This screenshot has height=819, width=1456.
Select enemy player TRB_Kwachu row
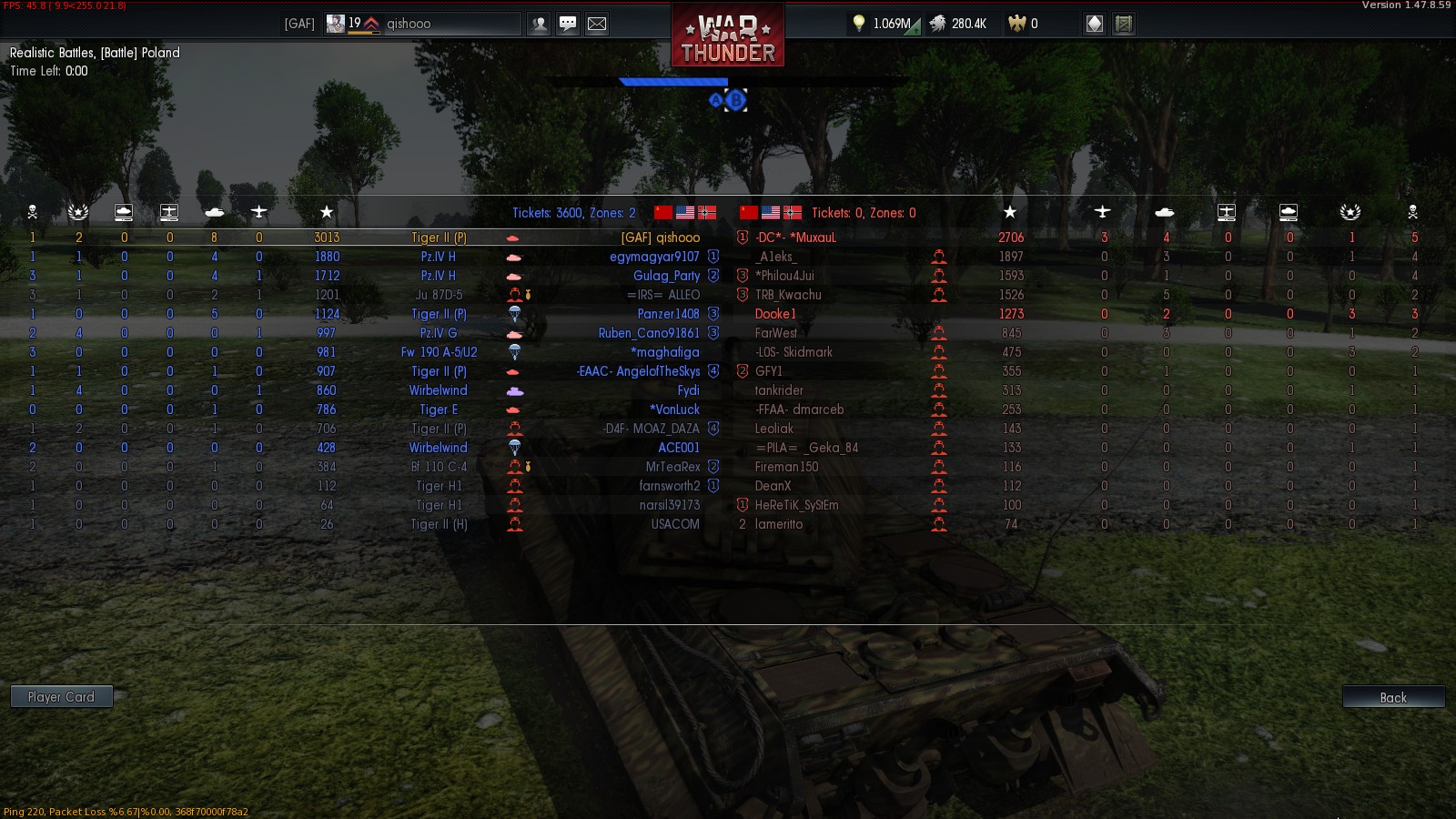coord(788,295)
